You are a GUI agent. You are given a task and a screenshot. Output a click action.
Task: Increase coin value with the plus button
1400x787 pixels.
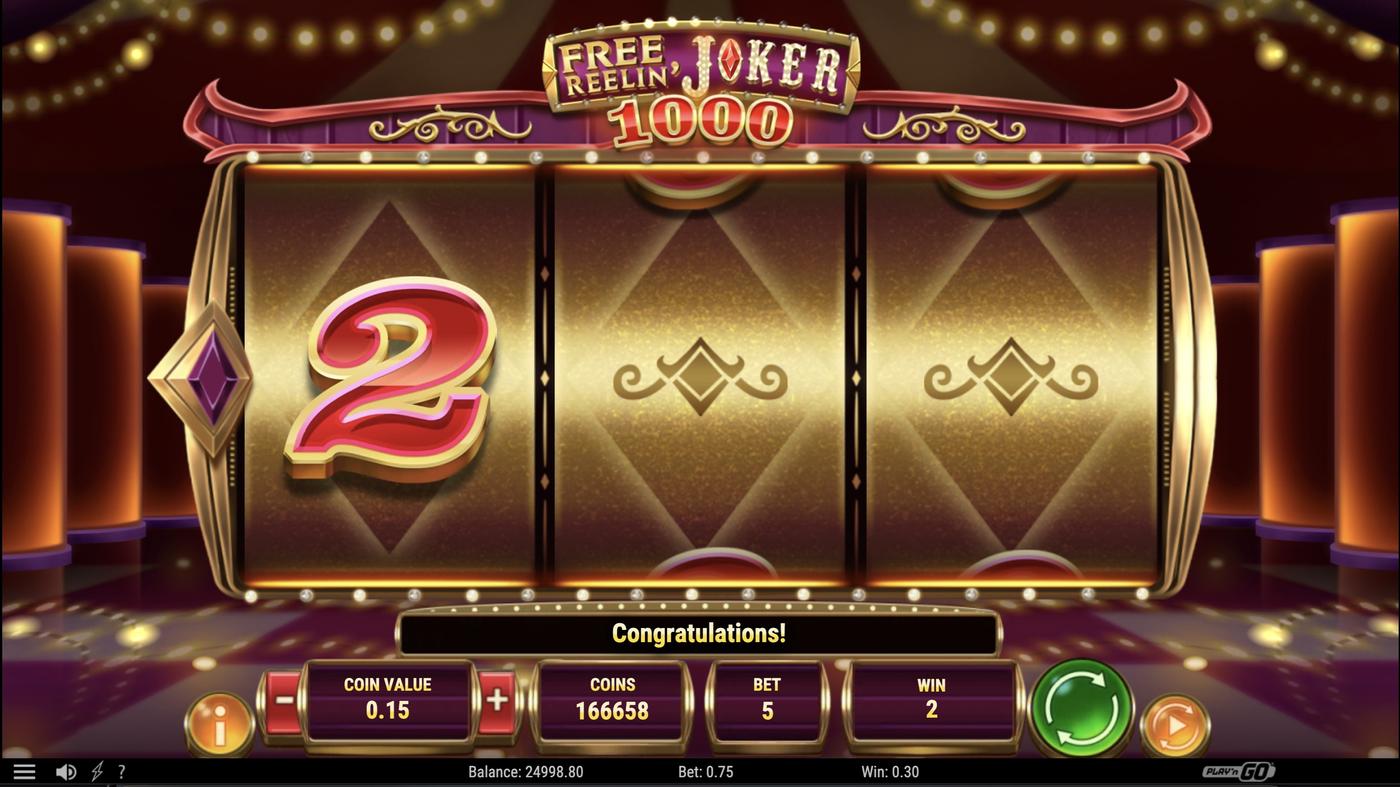point(497,700)
